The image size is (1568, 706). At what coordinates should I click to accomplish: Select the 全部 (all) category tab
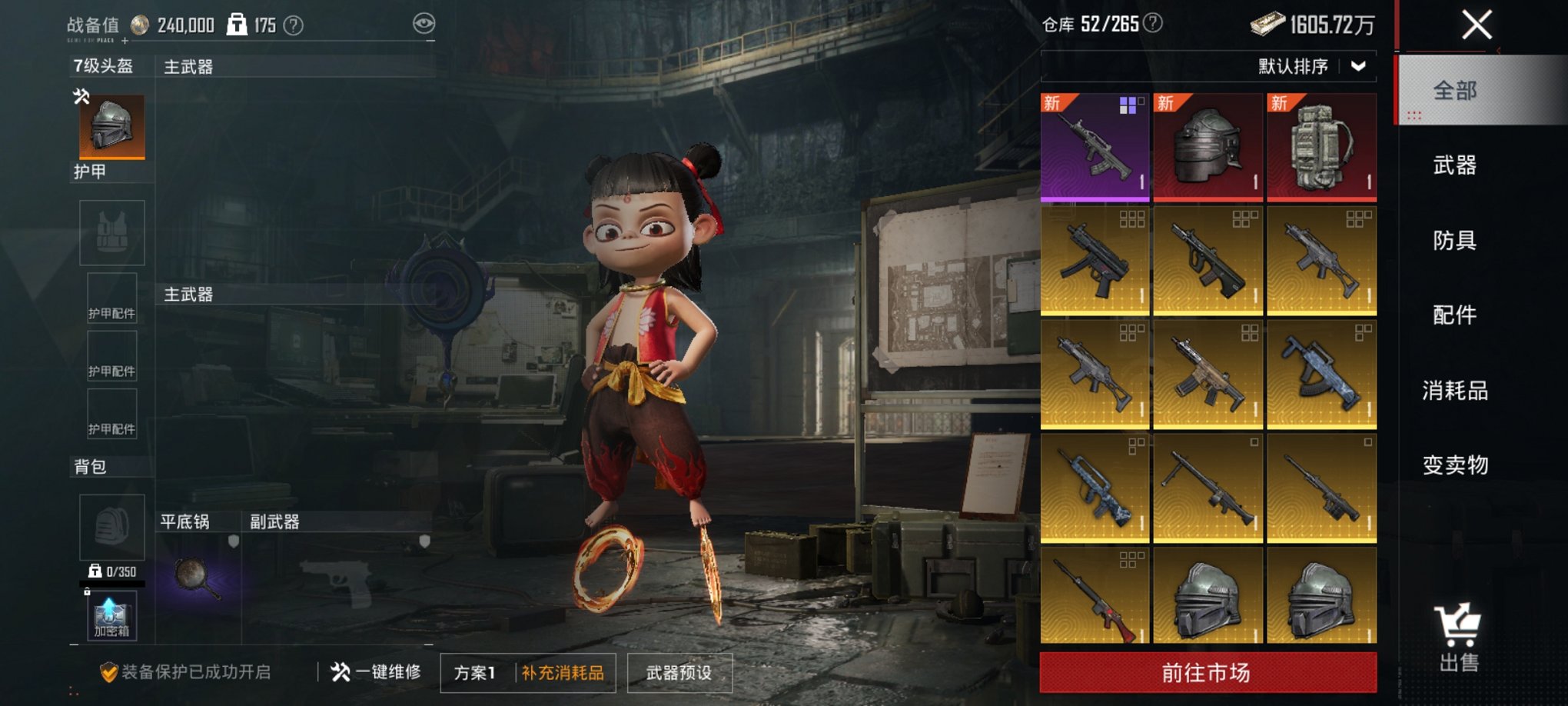tap(1454, 91)
